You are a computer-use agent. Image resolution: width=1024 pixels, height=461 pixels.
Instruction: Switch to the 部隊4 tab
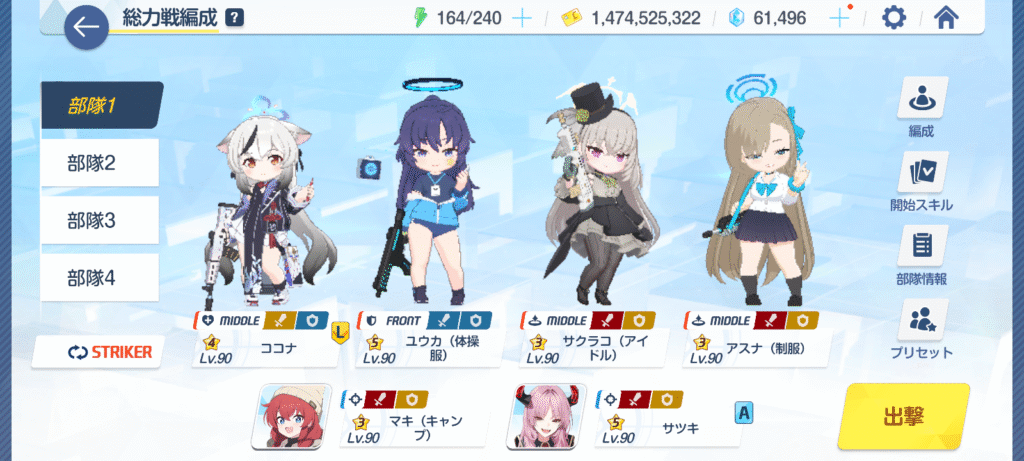tap(100, 277)
